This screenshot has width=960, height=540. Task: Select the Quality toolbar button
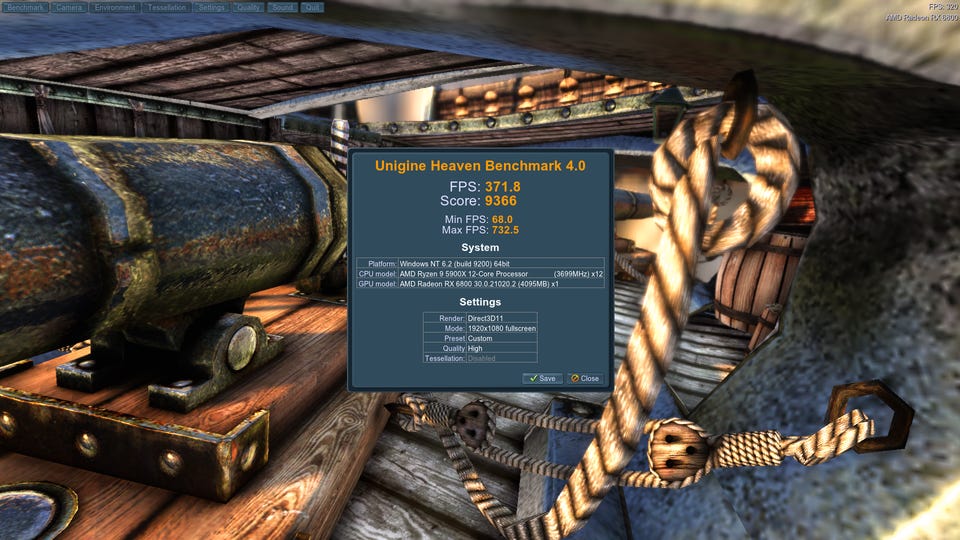[249, 7]
